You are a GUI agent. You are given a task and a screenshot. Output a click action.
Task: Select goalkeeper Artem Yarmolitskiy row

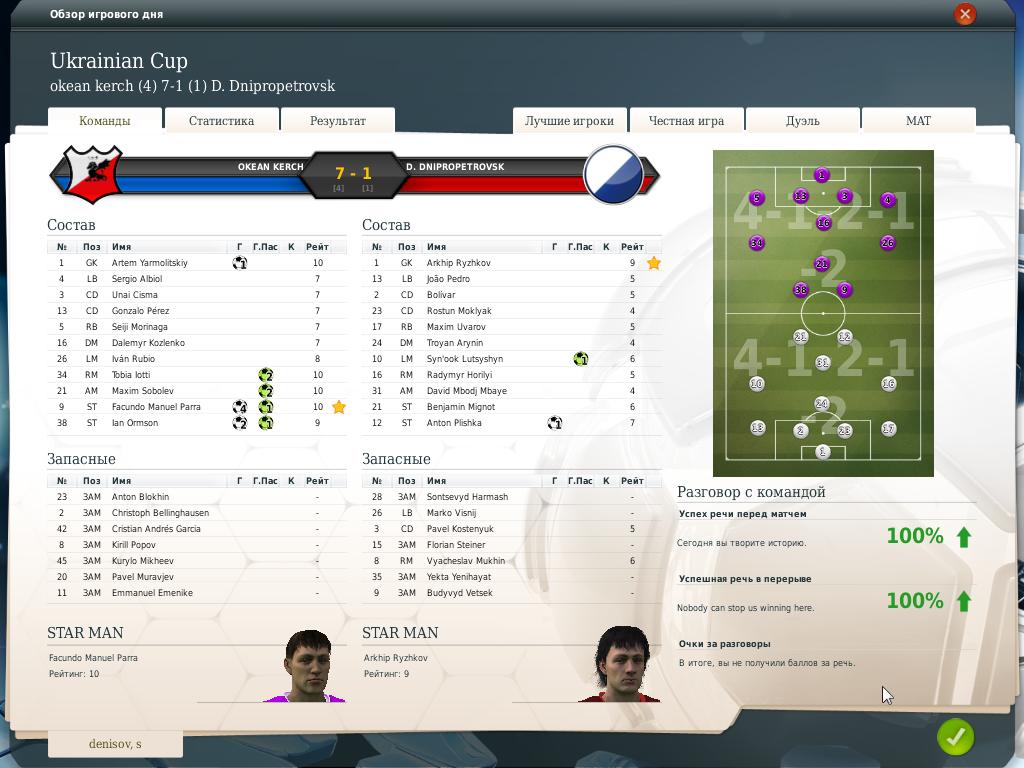point(150,263)
